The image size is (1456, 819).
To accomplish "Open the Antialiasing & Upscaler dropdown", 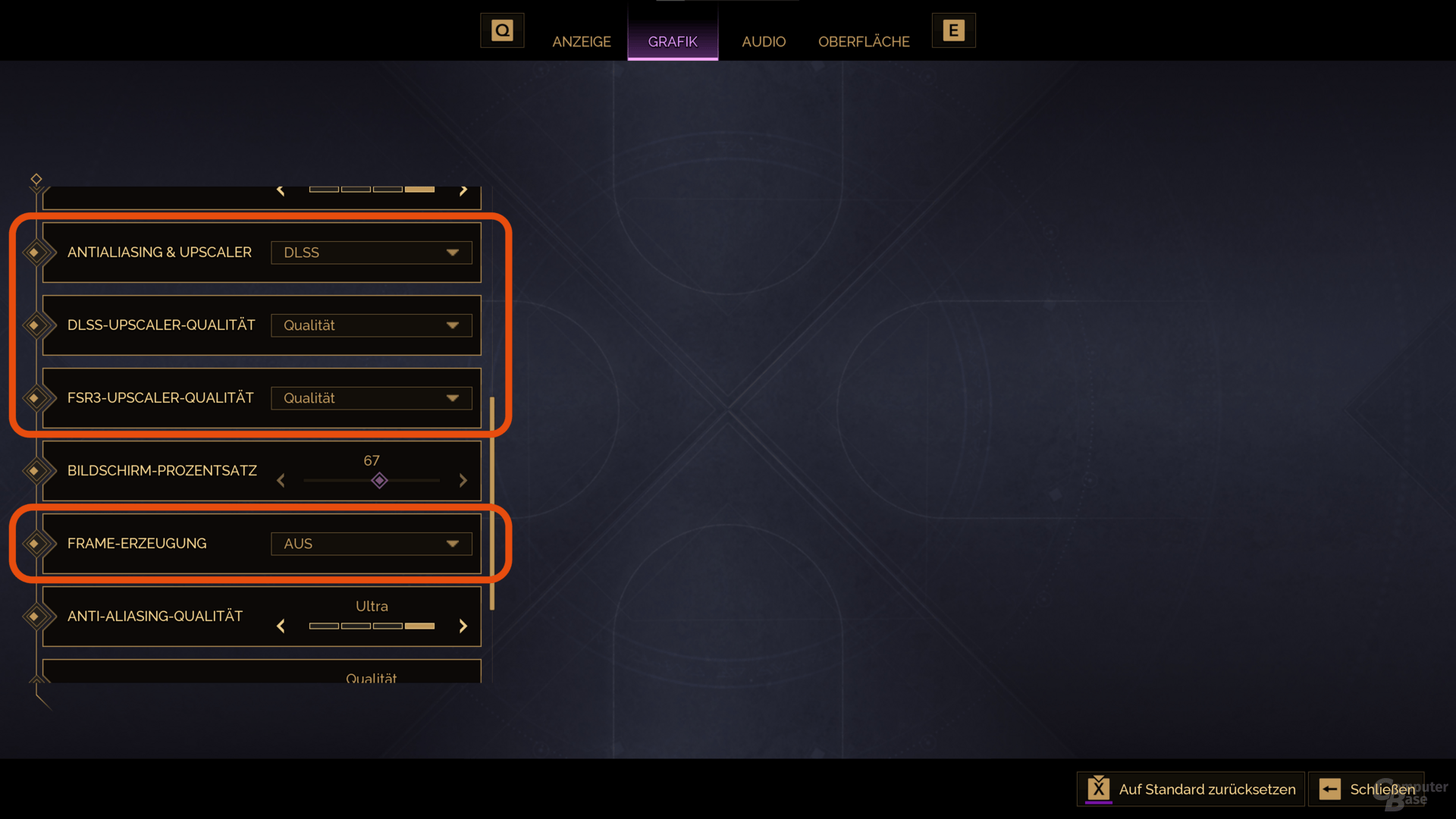I will click(371, 253).
